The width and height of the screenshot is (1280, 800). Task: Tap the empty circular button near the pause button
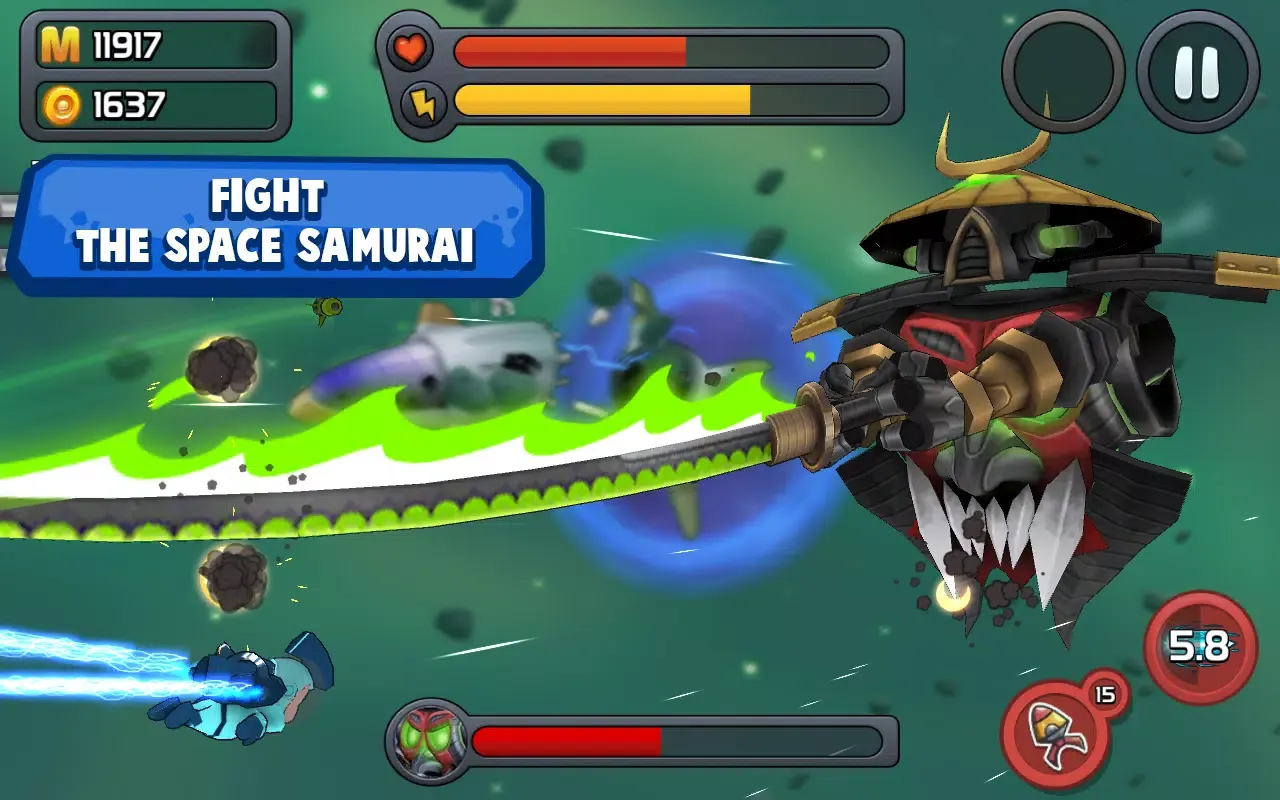click(x=1062, y=67)
